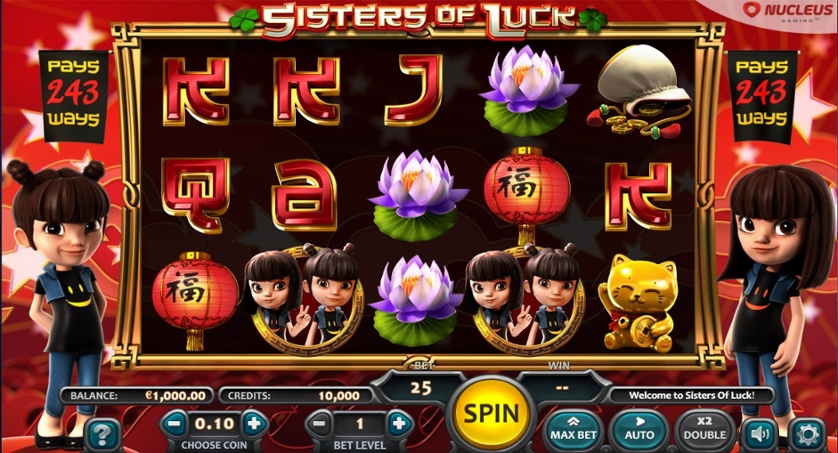
Task: Start Auto spin mode
Action: click(639, 429)
